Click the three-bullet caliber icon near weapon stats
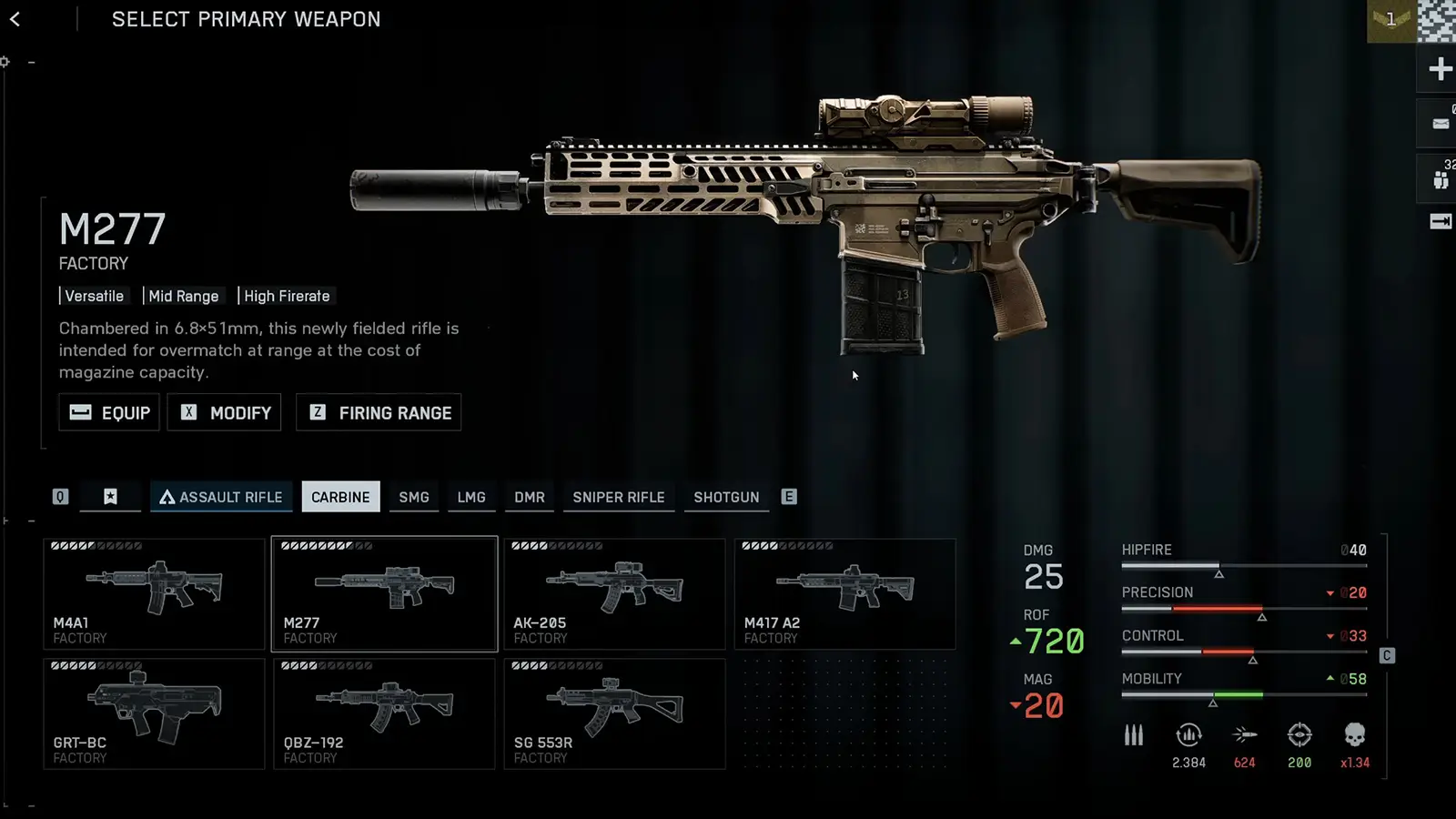This screenshot has width=1456, height=819. 1134,735
